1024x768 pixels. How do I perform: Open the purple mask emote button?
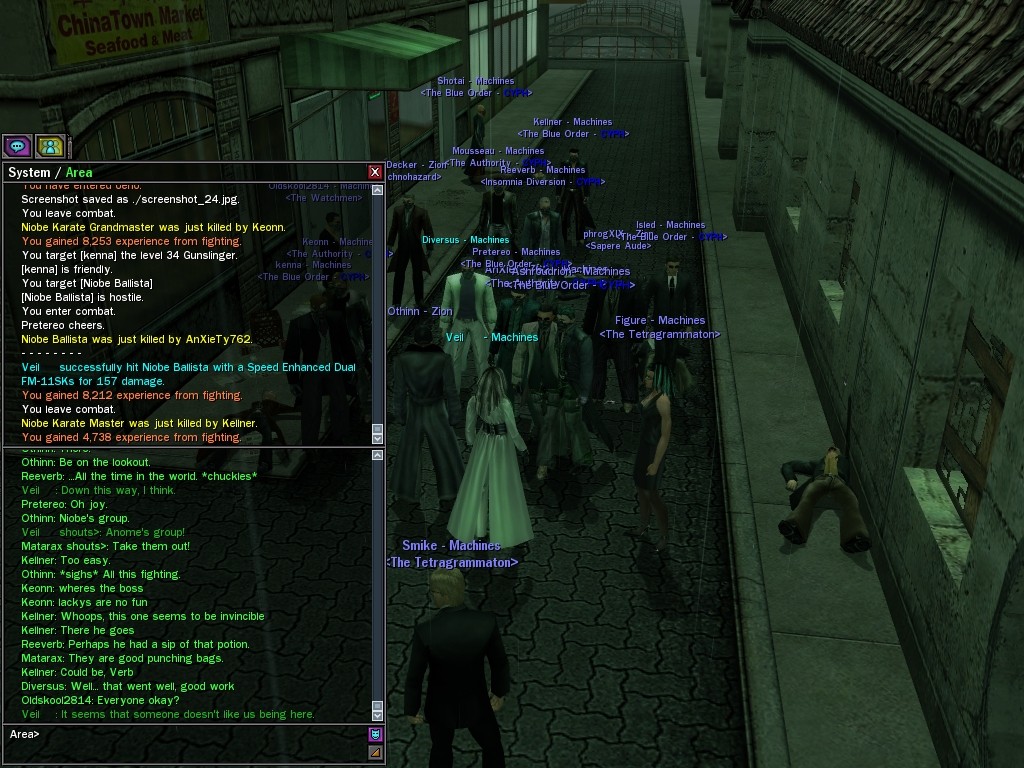(376, 735)
